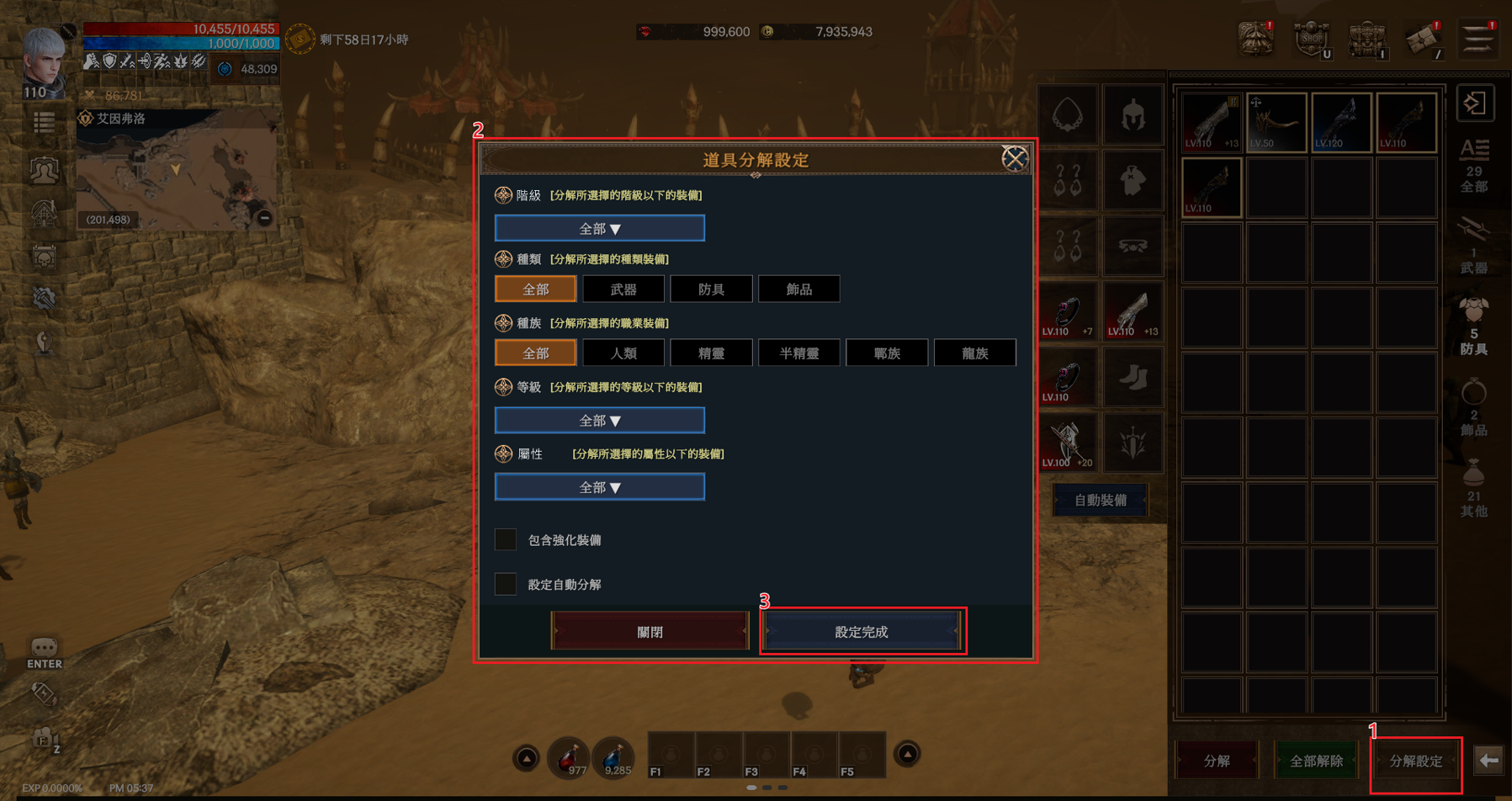
Task: Open the level (等級) dropdown
Action: click(x=599, y=421)
